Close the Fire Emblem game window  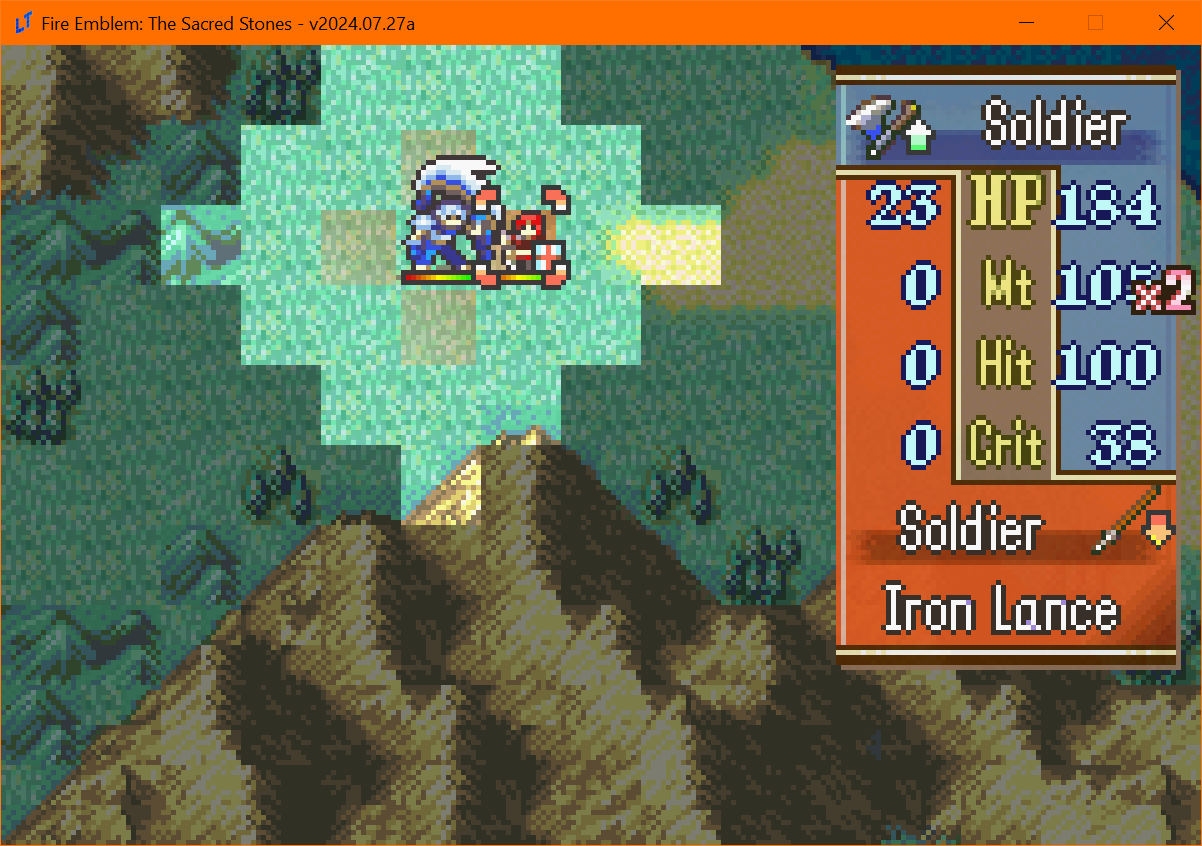tap(1165, 23)
